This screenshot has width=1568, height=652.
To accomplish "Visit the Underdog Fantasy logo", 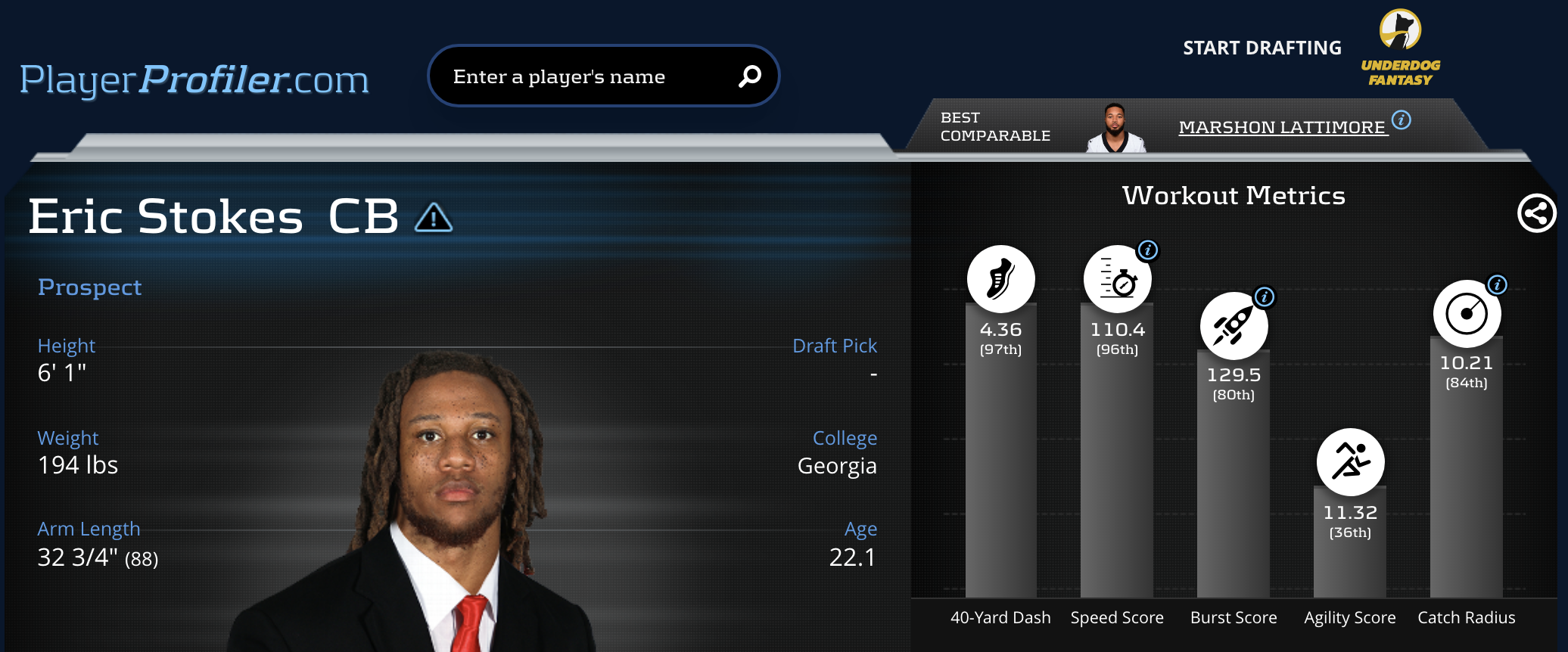I will (x=1400, y=48).
